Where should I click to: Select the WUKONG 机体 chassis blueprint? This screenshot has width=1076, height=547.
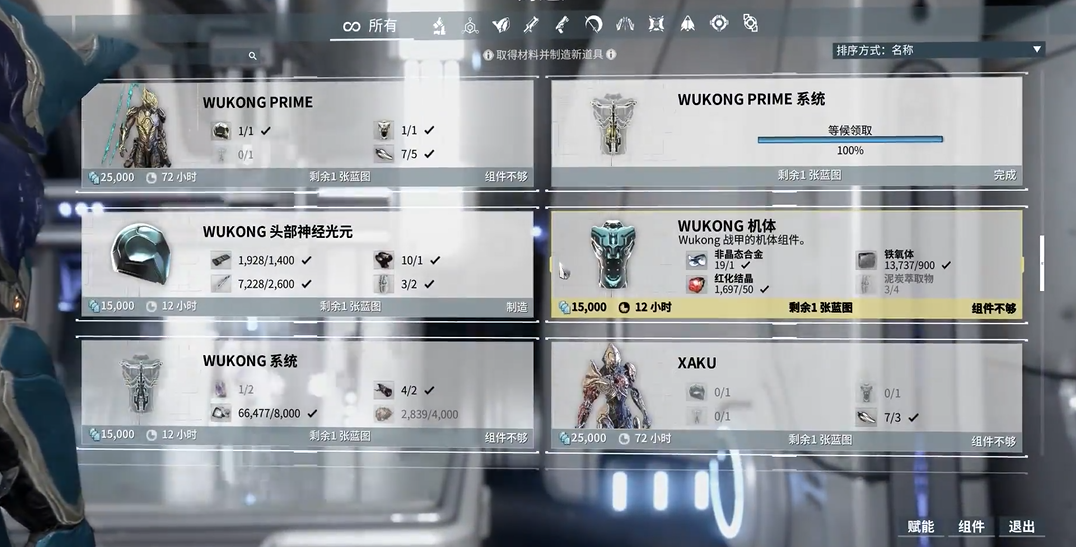785,264
